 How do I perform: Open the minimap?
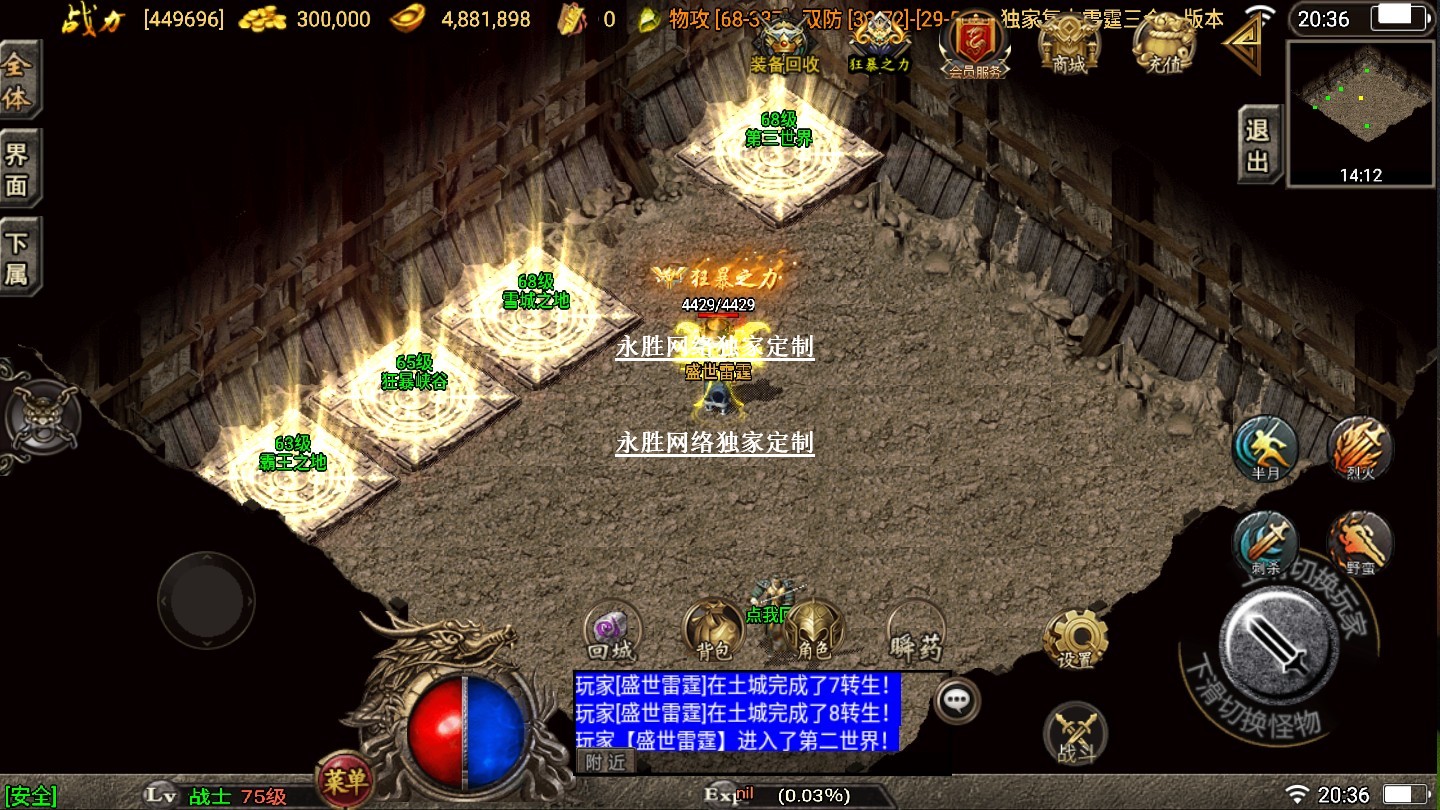[1361, 112]
